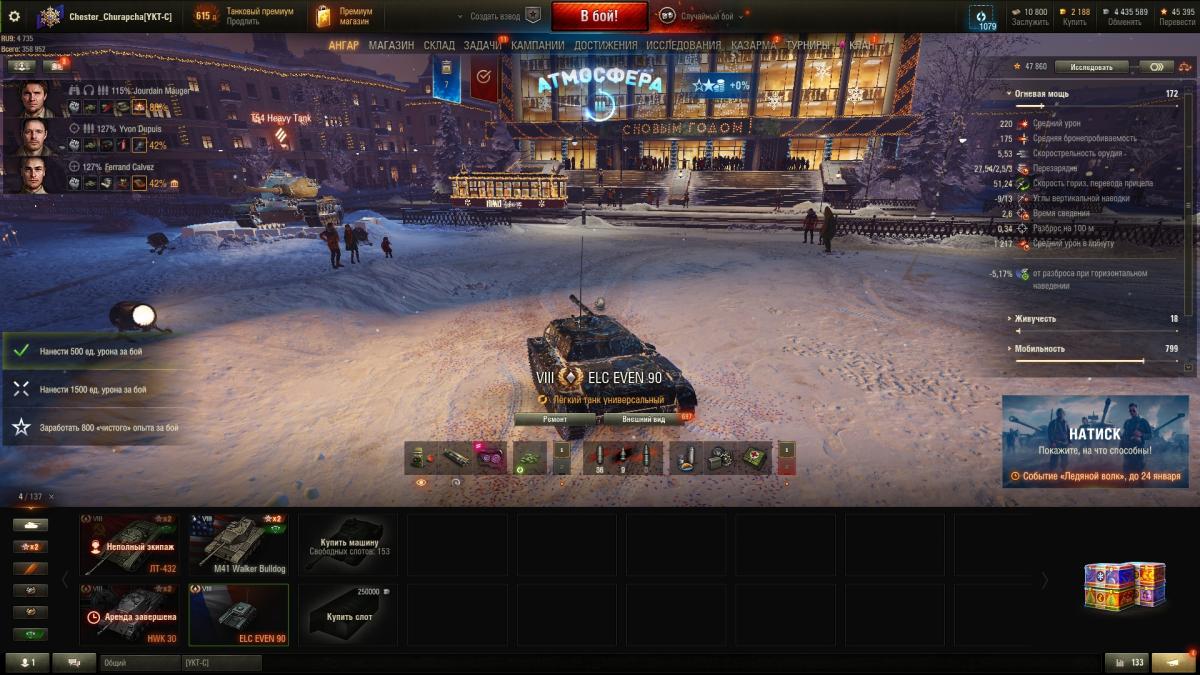Click the Купить слот tile
Image resolution: width=1200 pixels, height=675 pixels.
pyautogui.click(x=349, y=615)
